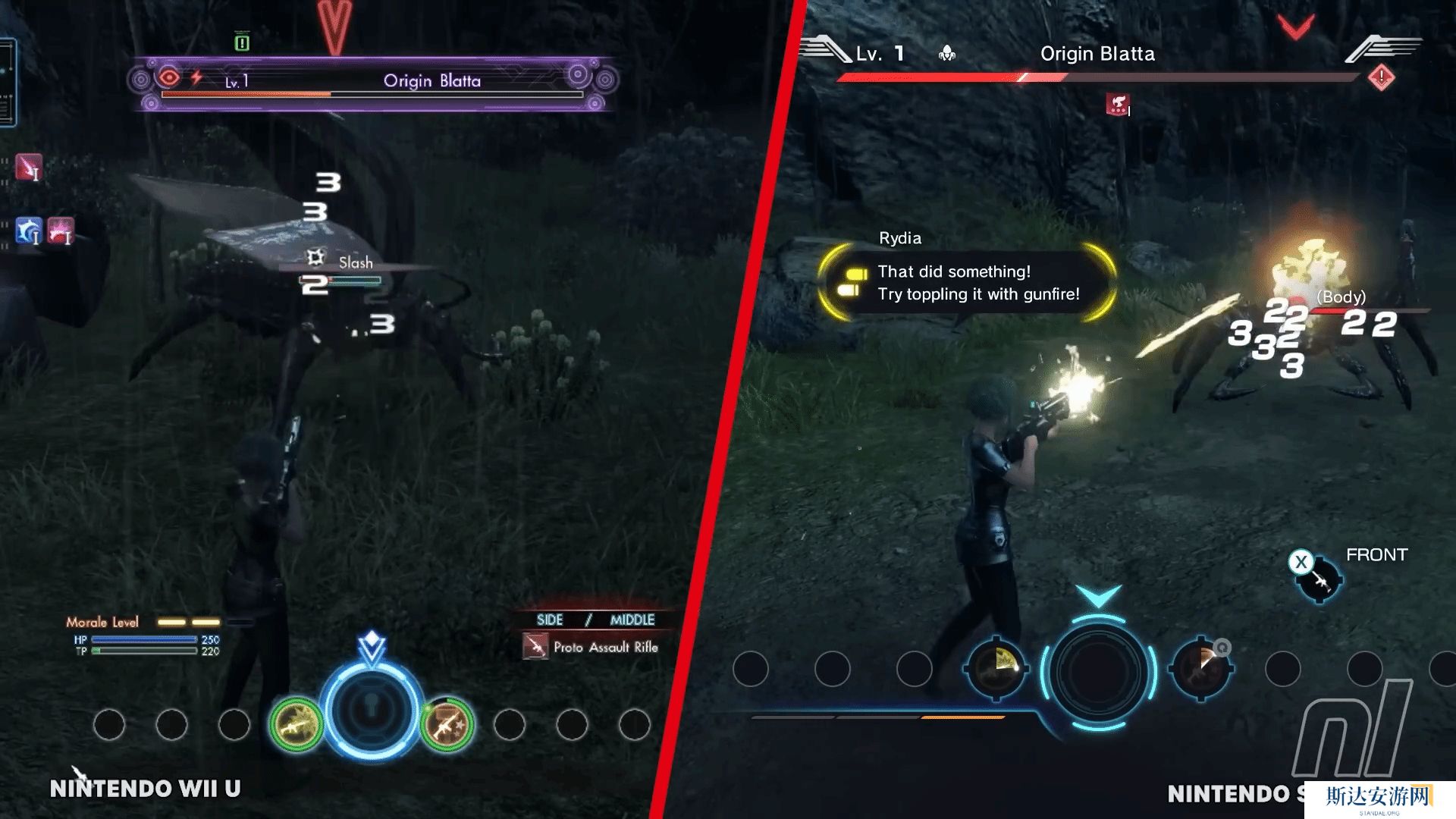Activate the orange rifle-and-stars art icon
The width and height of the screenshot is (1456, 819).
(447, 725)
